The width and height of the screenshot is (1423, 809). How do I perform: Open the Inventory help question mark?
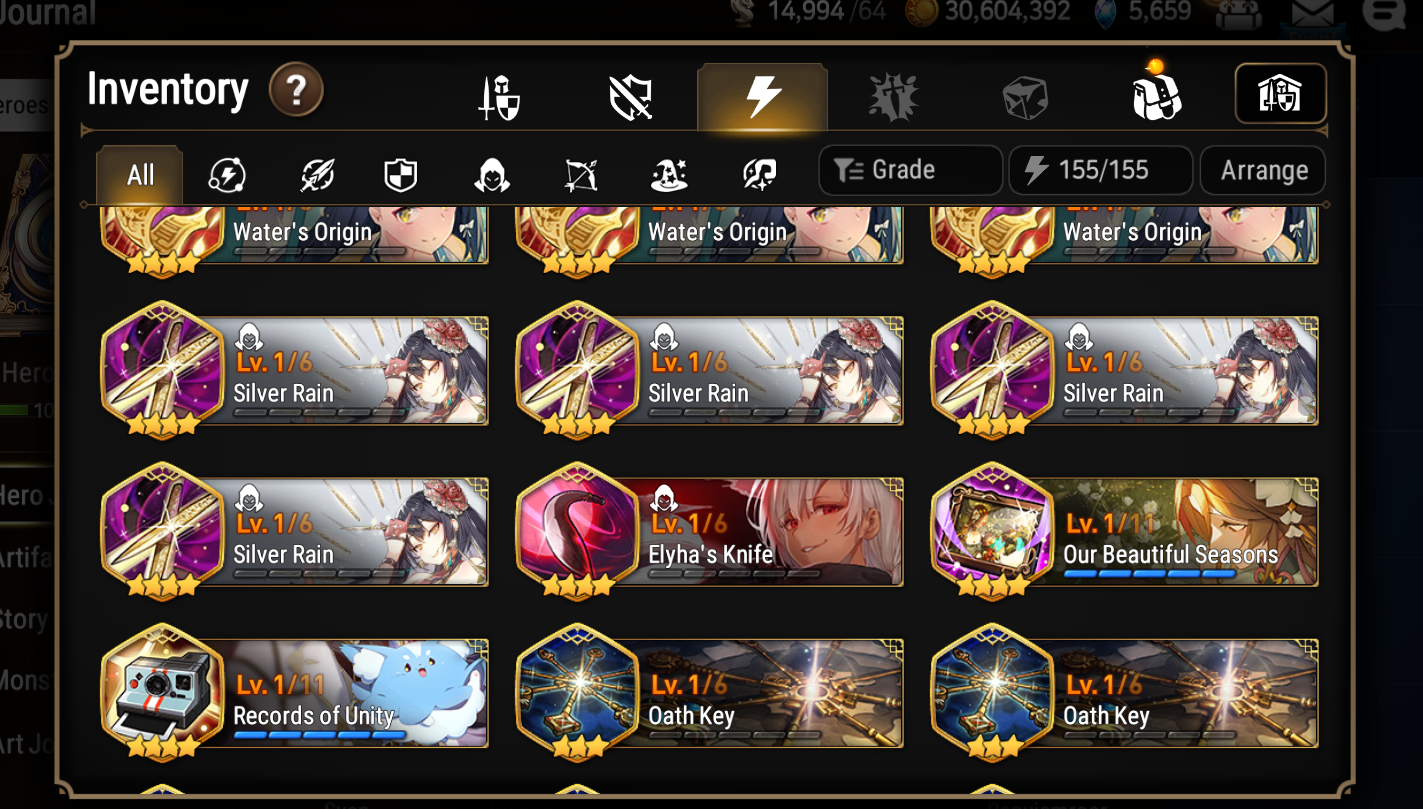296,90
